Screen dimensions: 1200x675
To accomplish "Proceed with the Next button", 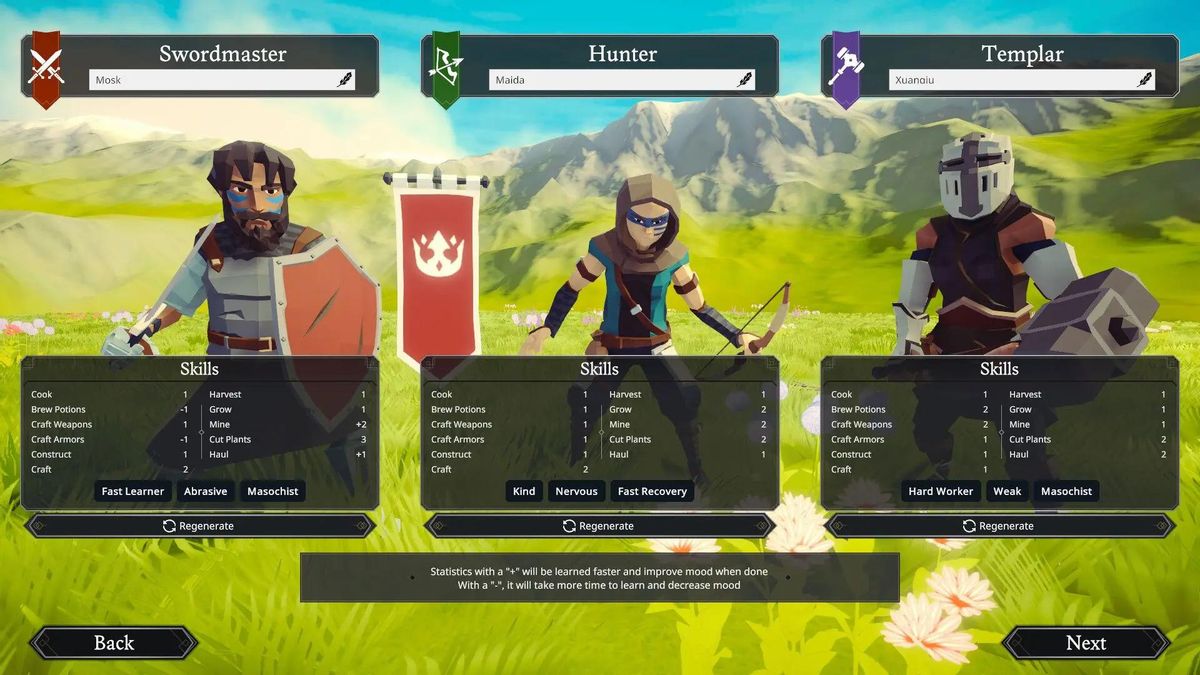I will point(1085,643).
